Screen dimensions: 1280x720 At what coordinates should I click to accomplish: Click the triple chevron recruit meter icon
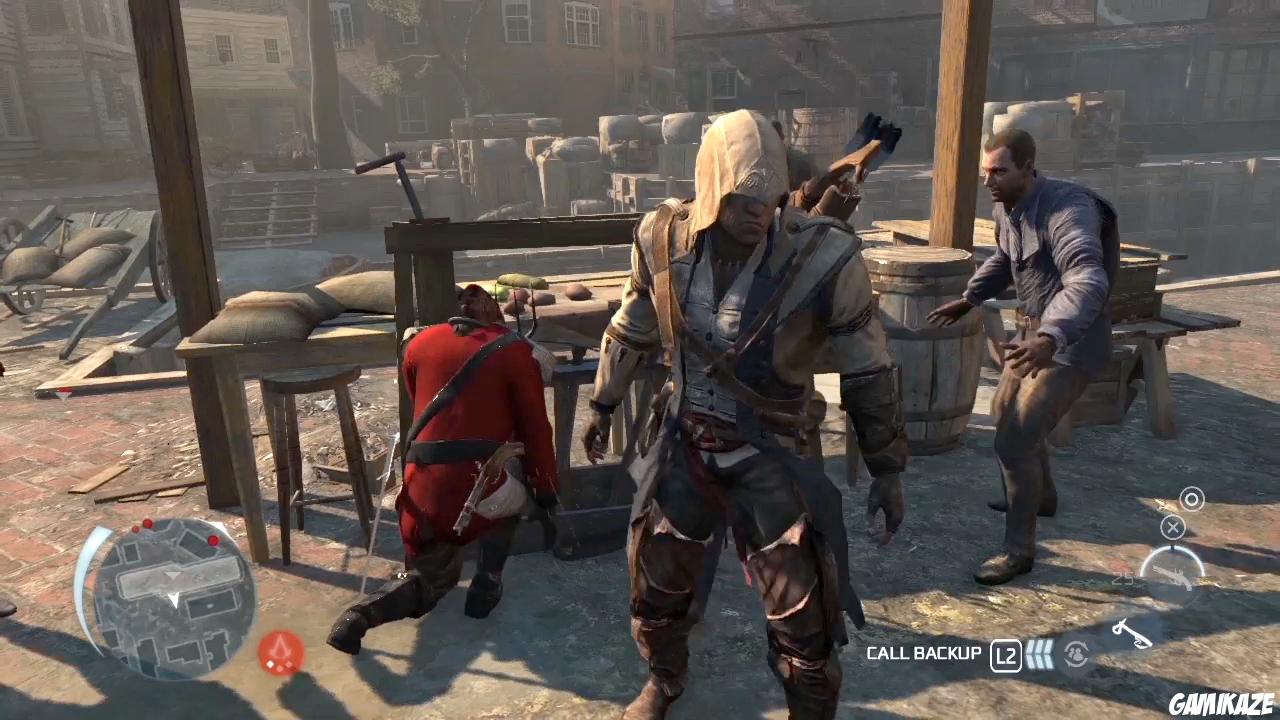(x=1040, y=654)
